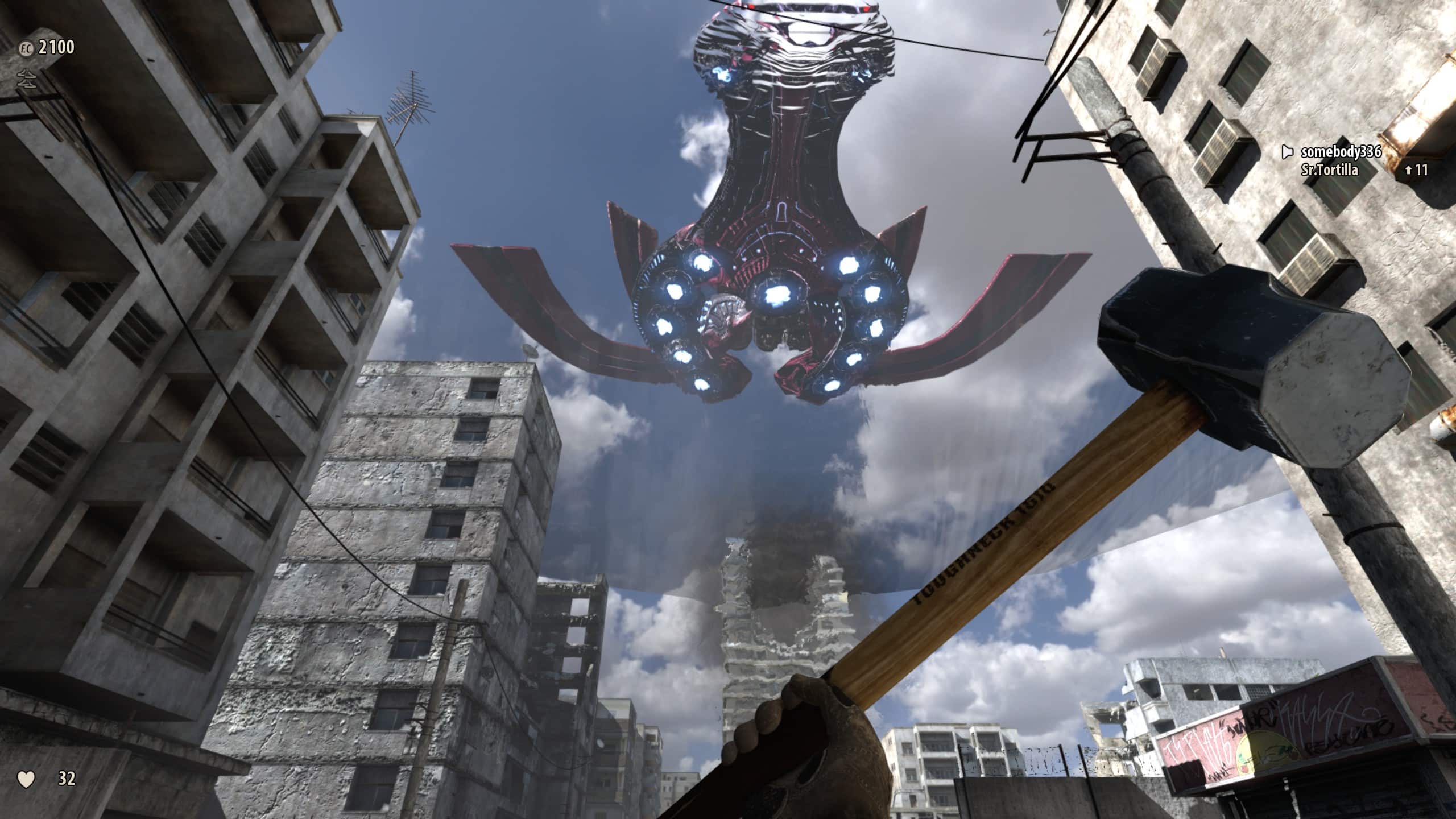Image resolution: width=1456 pixels, height=819 pixels.
Task: Select the sneakers sprint indicator icon
Action: [26, 80]
